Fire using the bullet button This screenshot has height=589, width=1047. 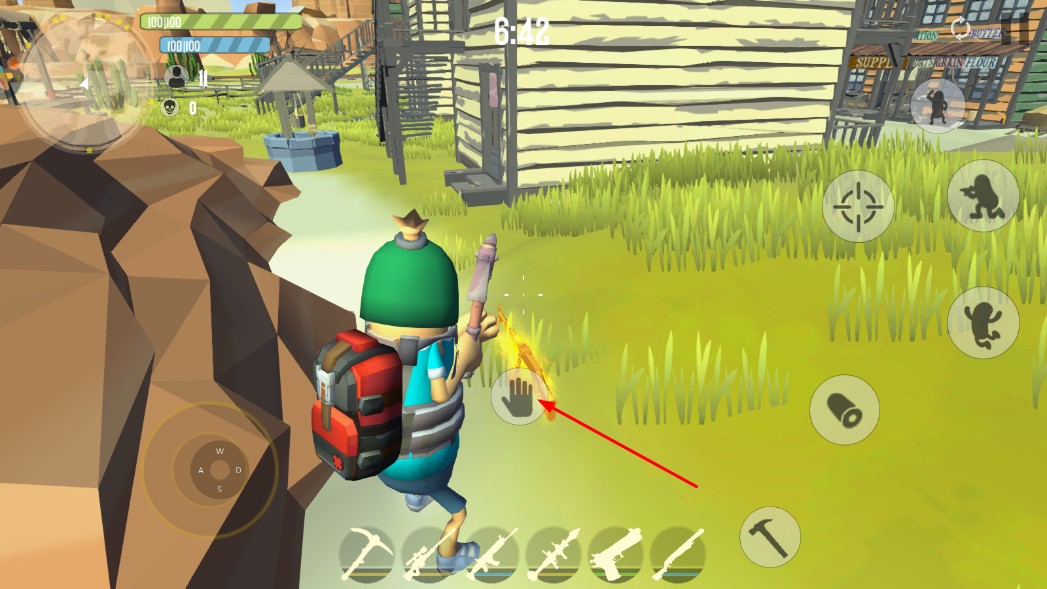pyautogui.click(x=844, y=409)
